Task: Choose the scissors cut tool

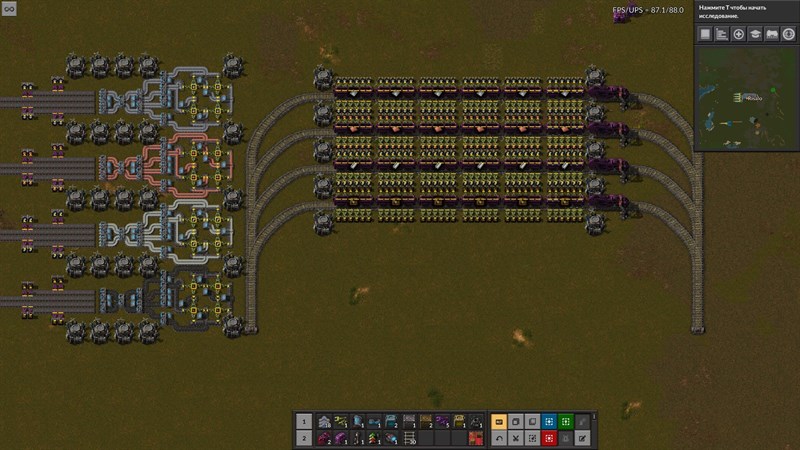Action: 516,438
